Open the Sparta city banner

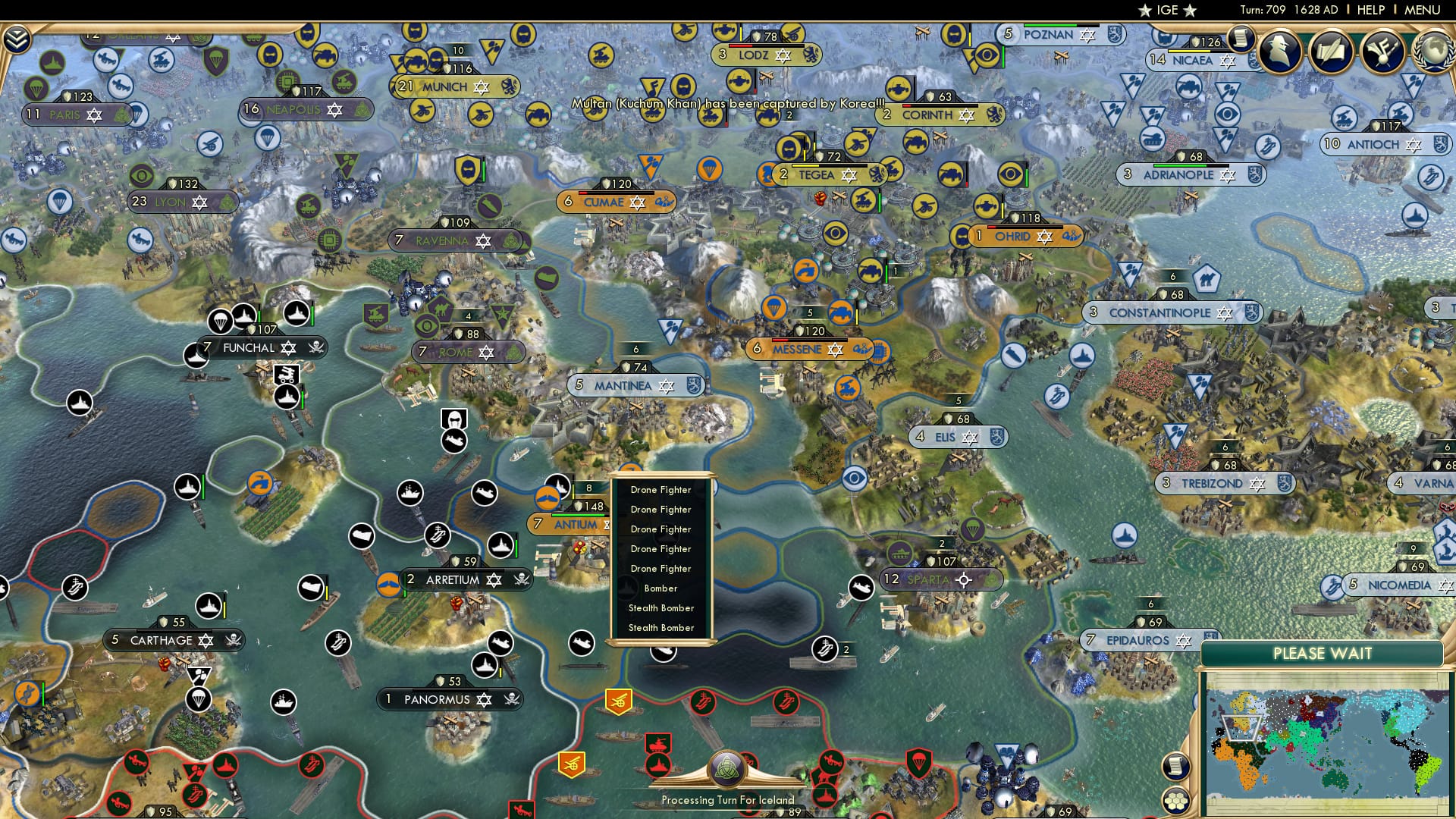(x=927, y=579)
